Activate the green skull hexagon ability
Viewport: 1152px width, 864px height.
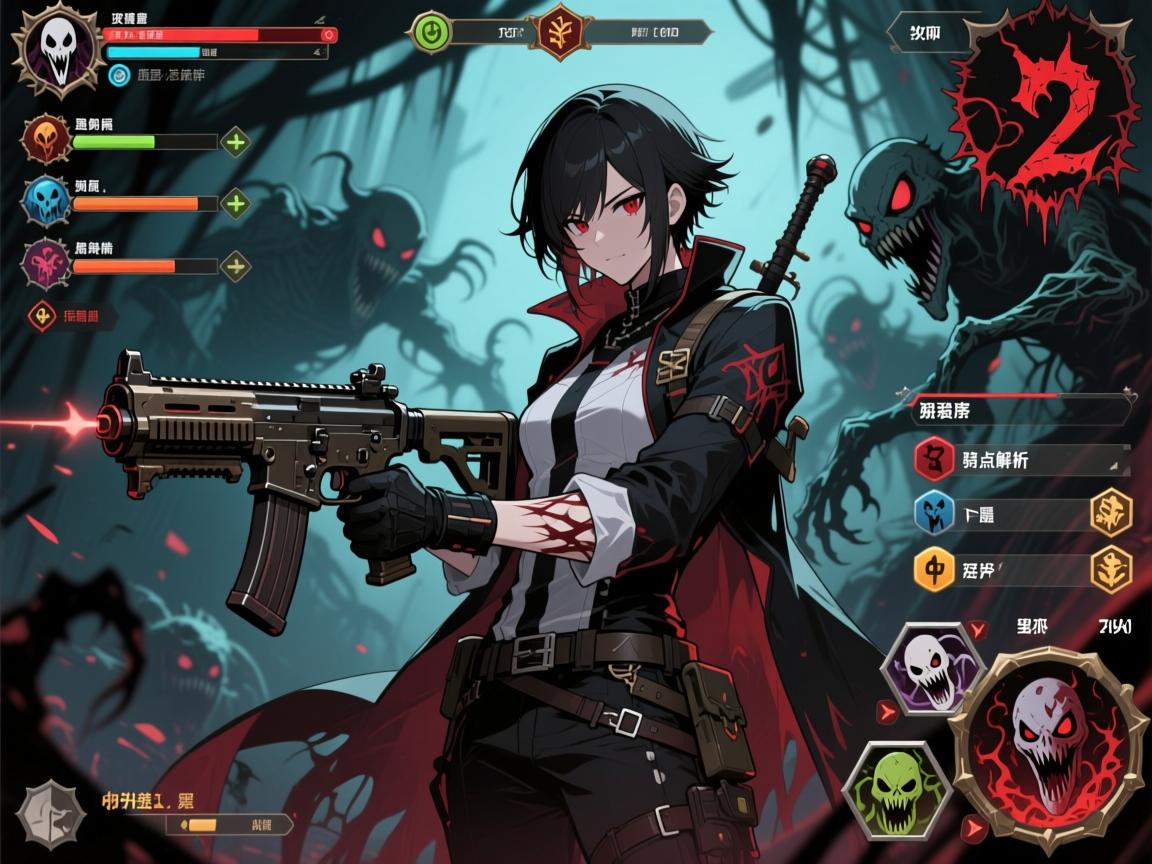point(895,790)
